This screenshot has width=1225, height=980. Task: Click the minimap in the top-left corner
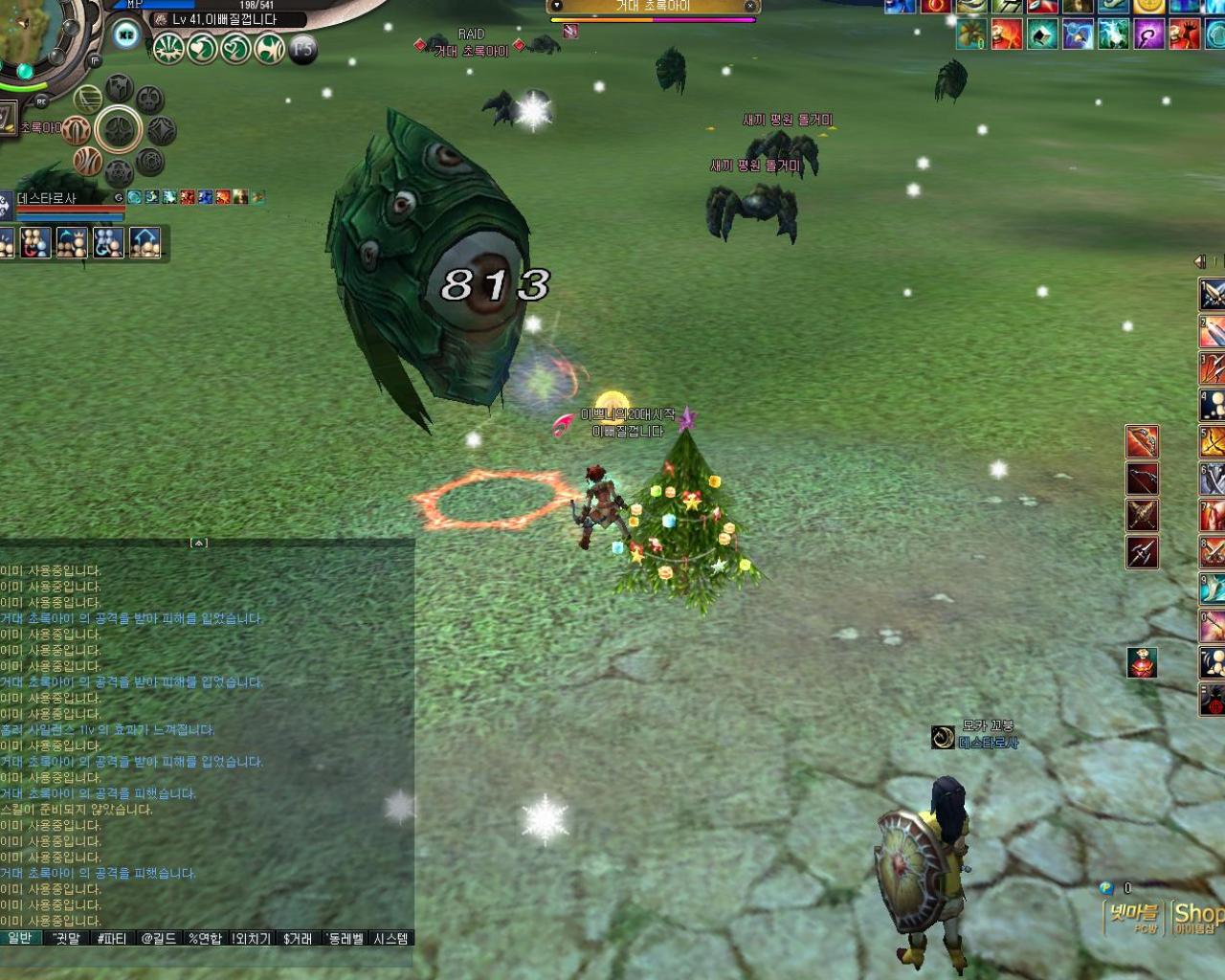coord(33,38)
